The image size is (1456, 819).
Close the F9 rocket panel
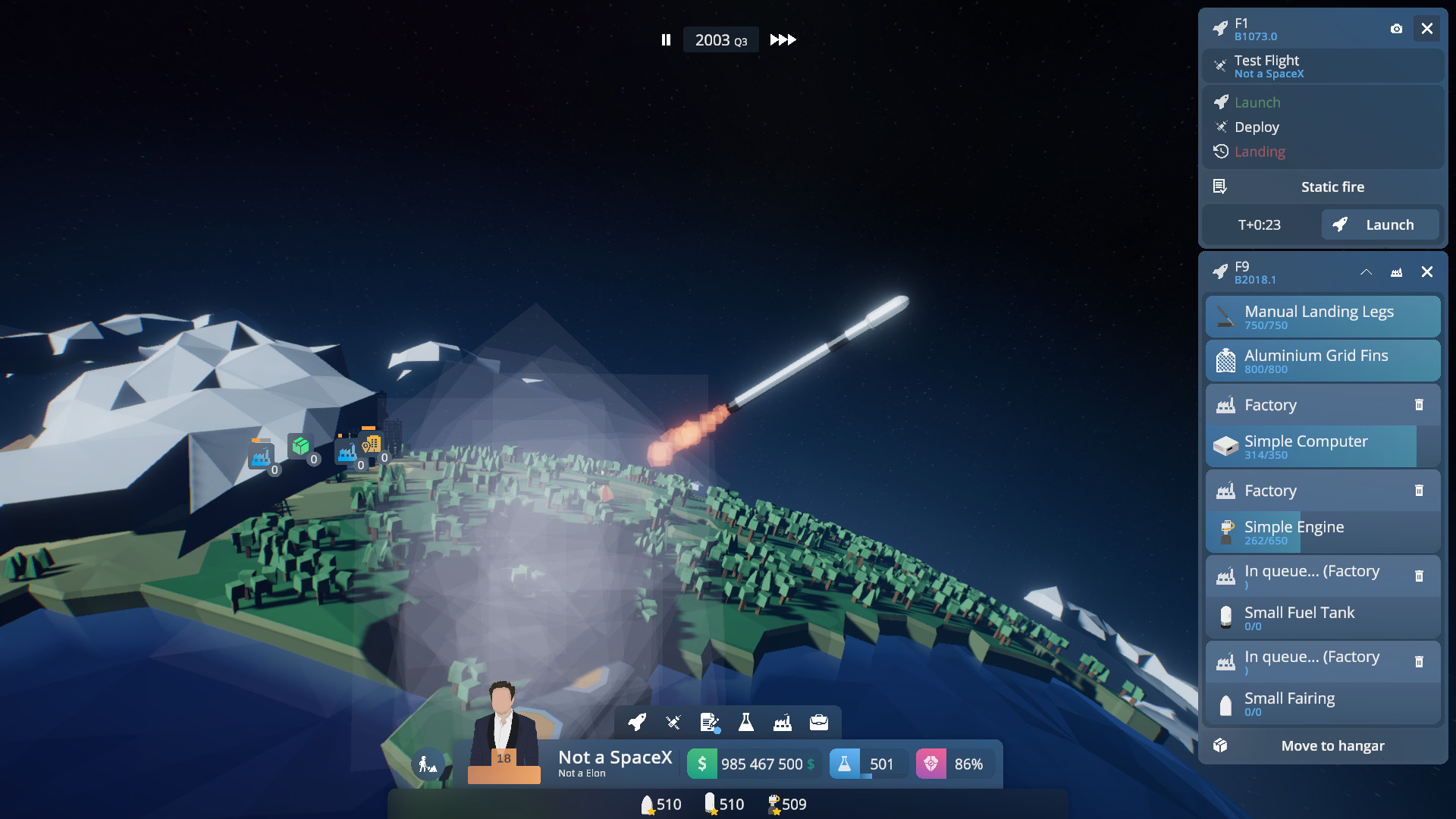coord(1427,272)
